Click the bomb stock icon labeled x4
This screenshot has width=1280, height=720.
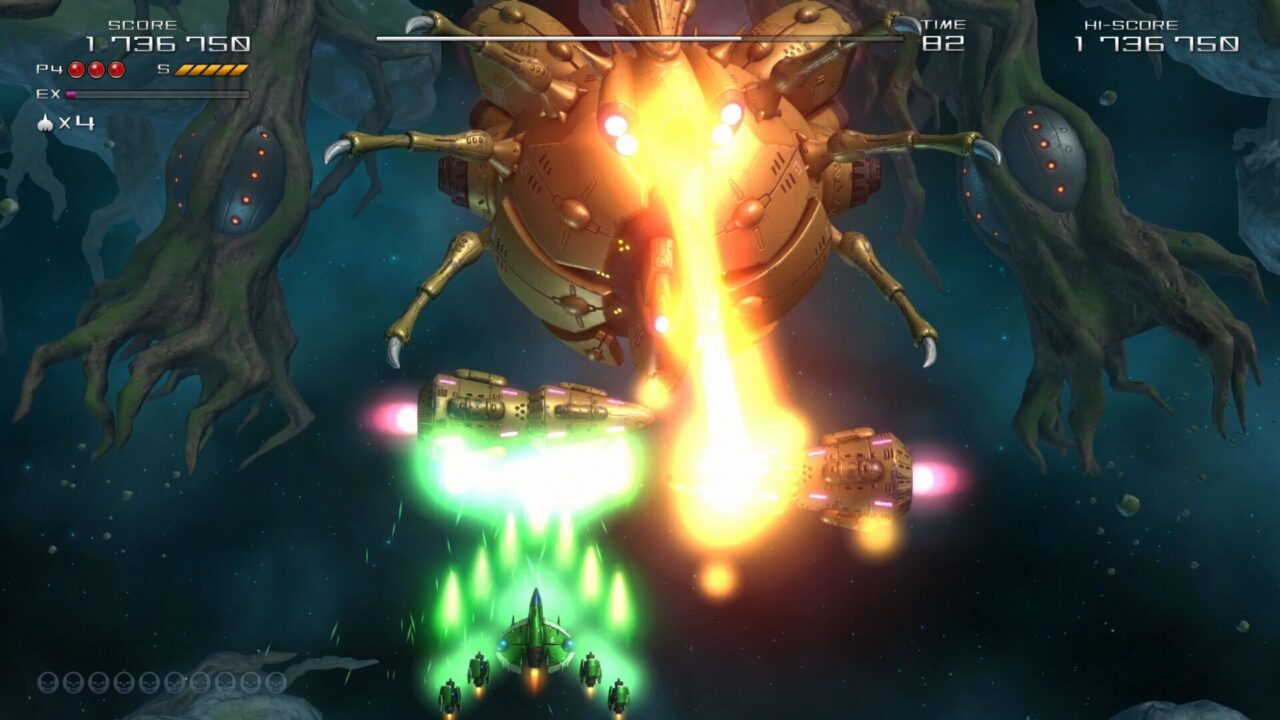tap(45, 122)
